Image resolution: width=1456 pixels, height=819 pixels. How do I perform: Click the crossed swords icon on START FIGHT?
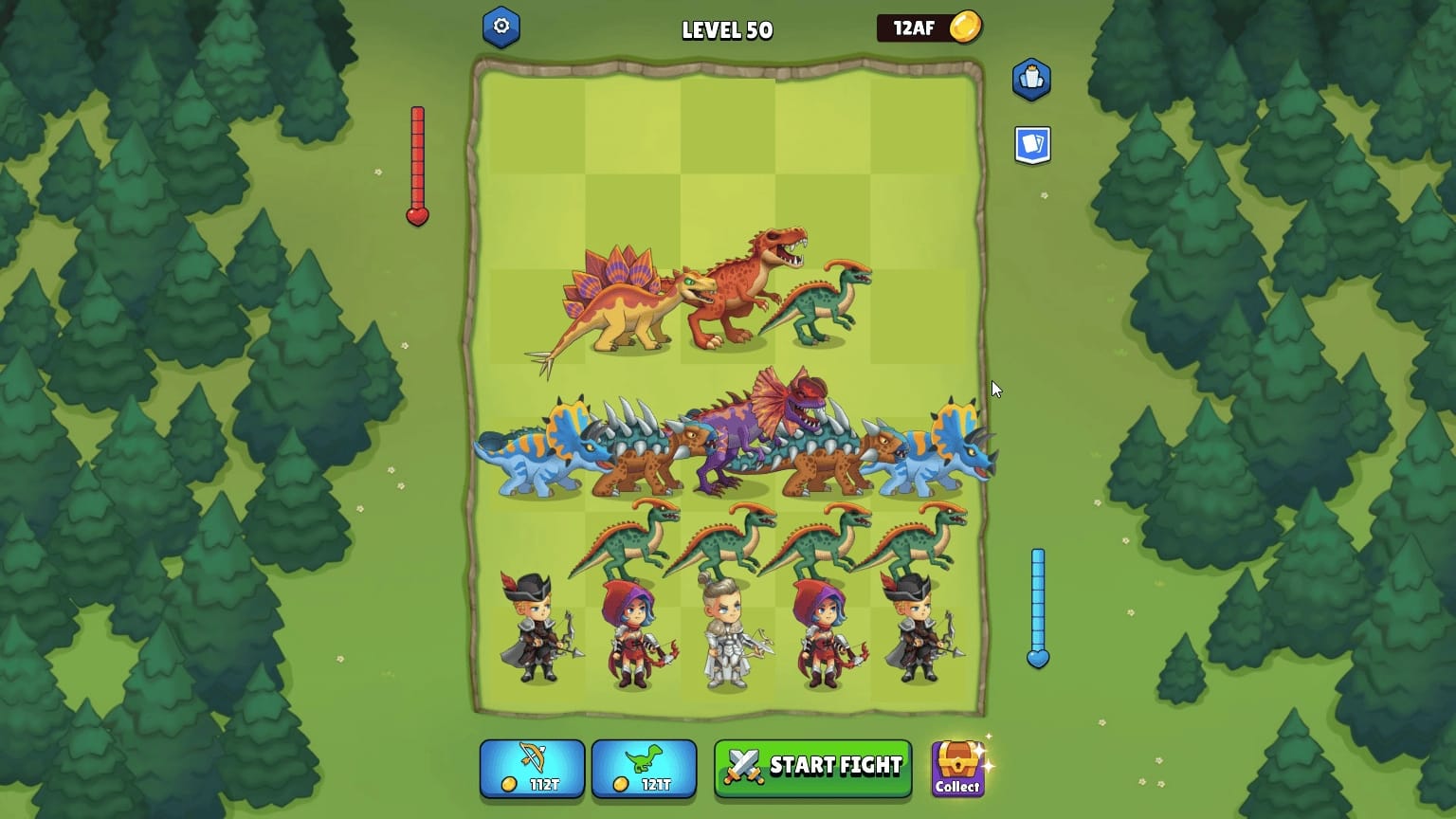[743, 764]
